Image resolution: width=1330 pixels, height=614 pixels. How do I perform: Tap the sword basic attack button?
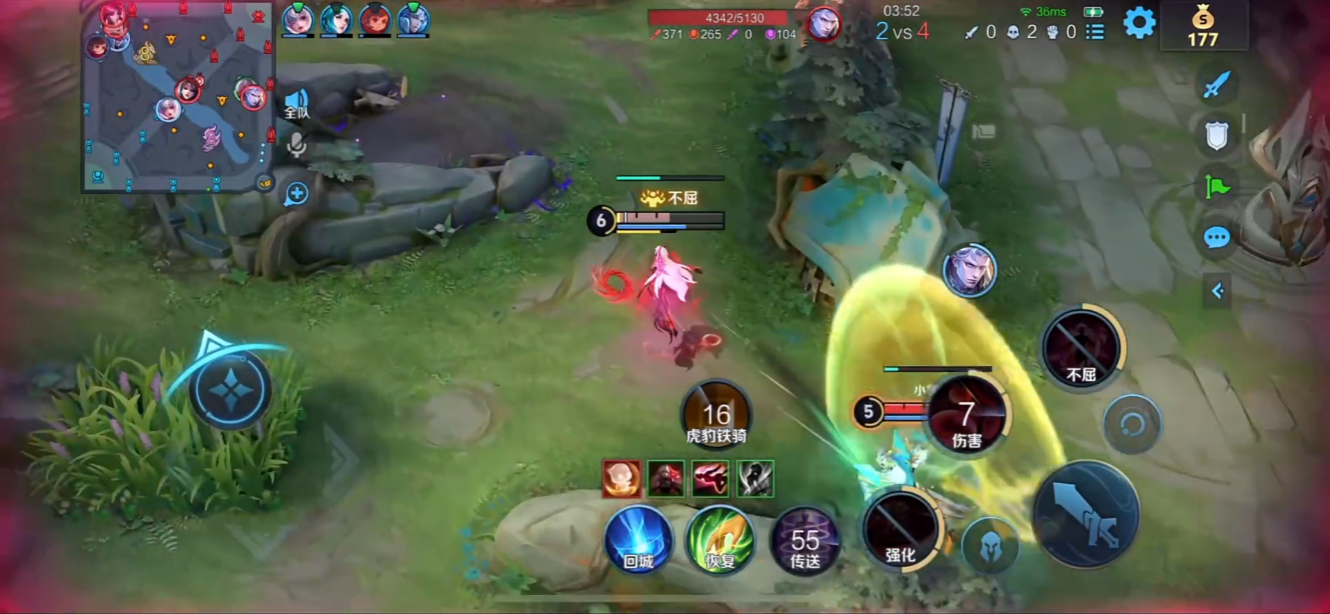point(1085,513)
